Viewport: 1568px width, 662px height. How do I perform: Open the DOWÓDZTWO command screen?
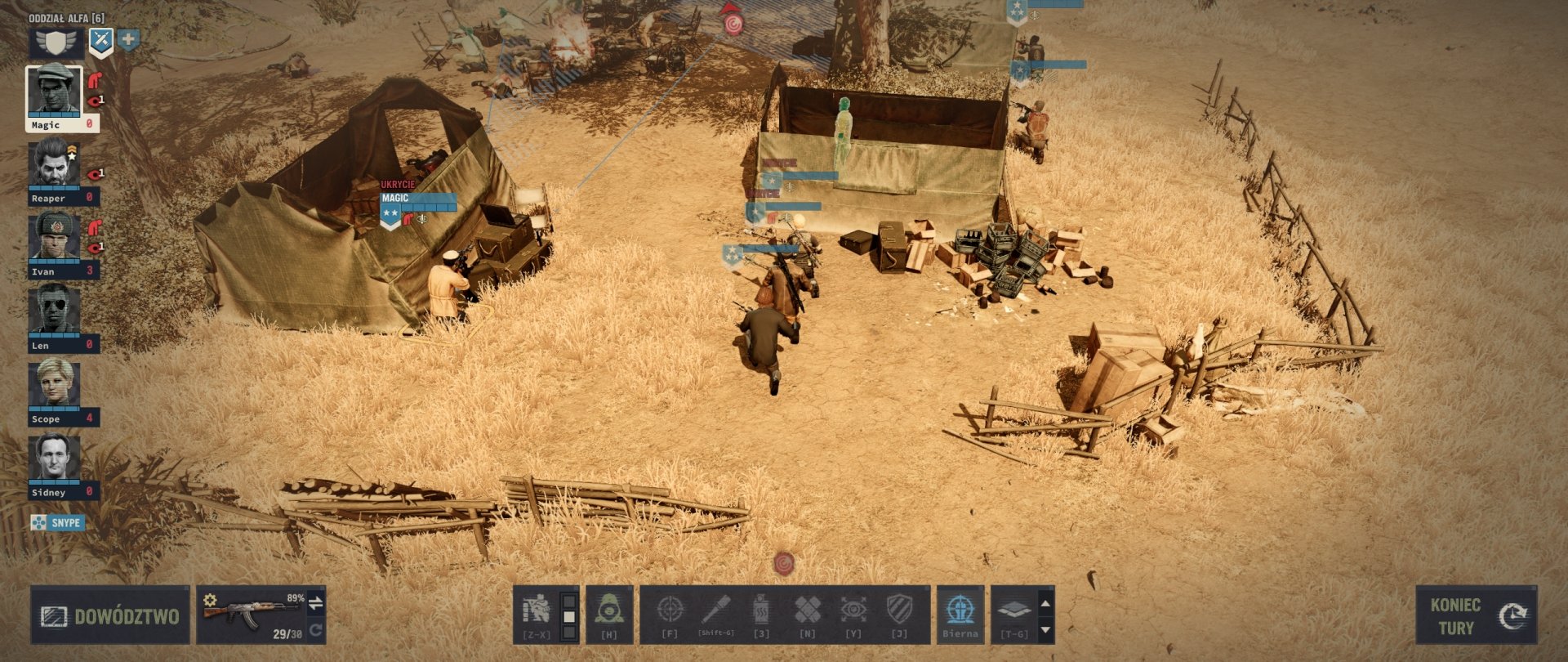[x=110, y=615]
